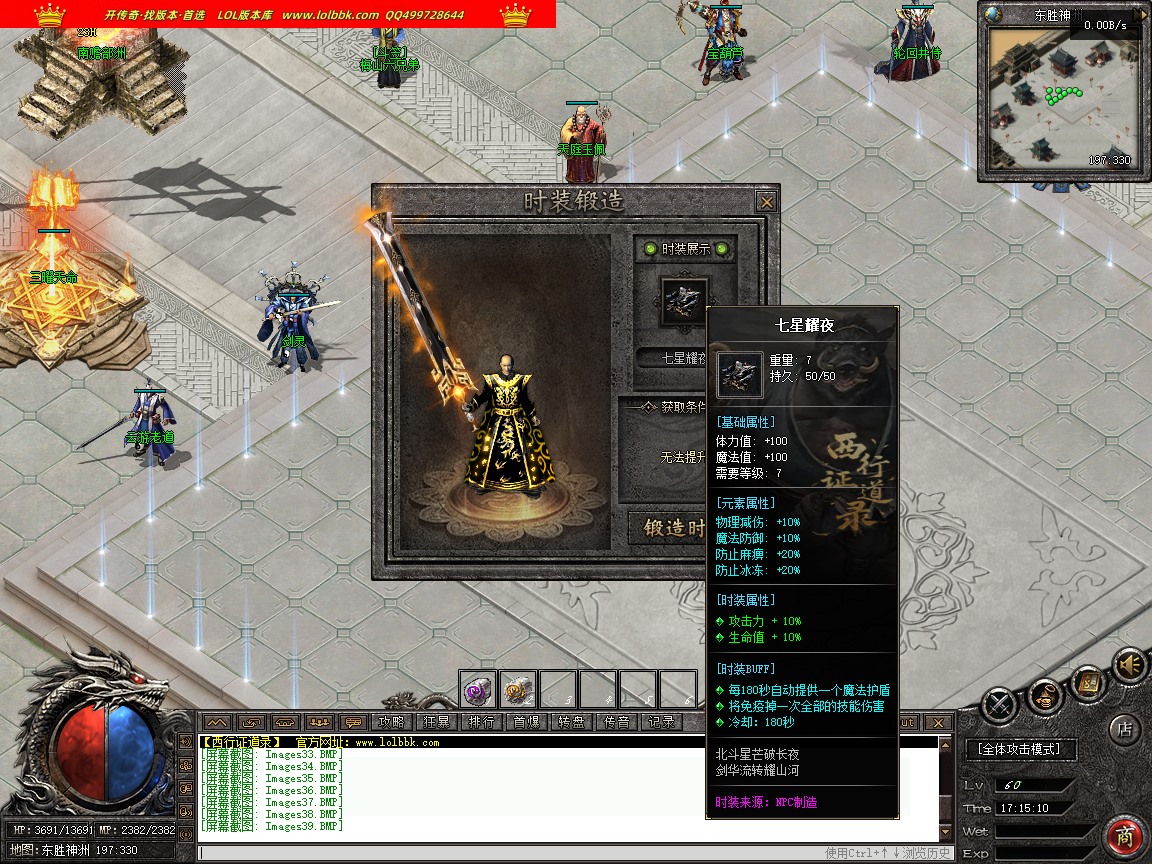Screen dimensions: 1152x864
Task: Open the 店 shop button
Action: click(1124, 729)
